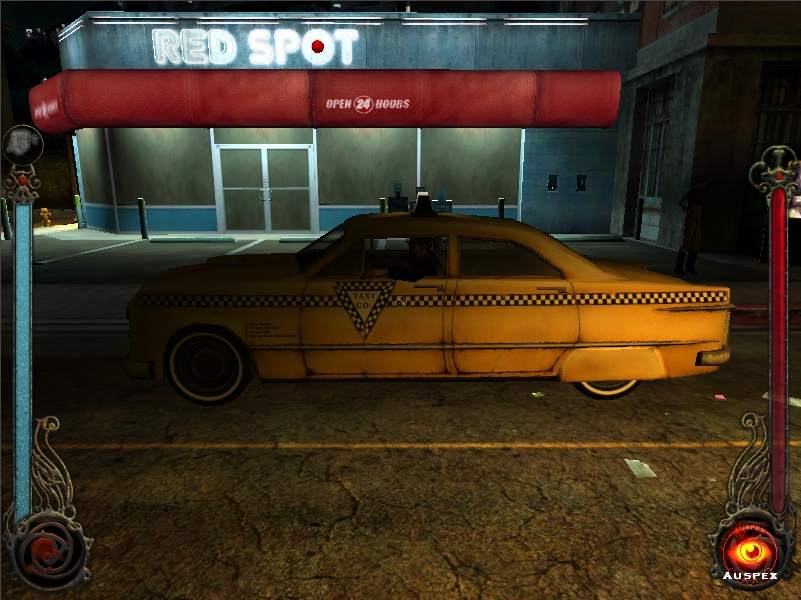Select the fists weapon icon
801x600 pixels.
pyautogui.click(x=21, y=143)
